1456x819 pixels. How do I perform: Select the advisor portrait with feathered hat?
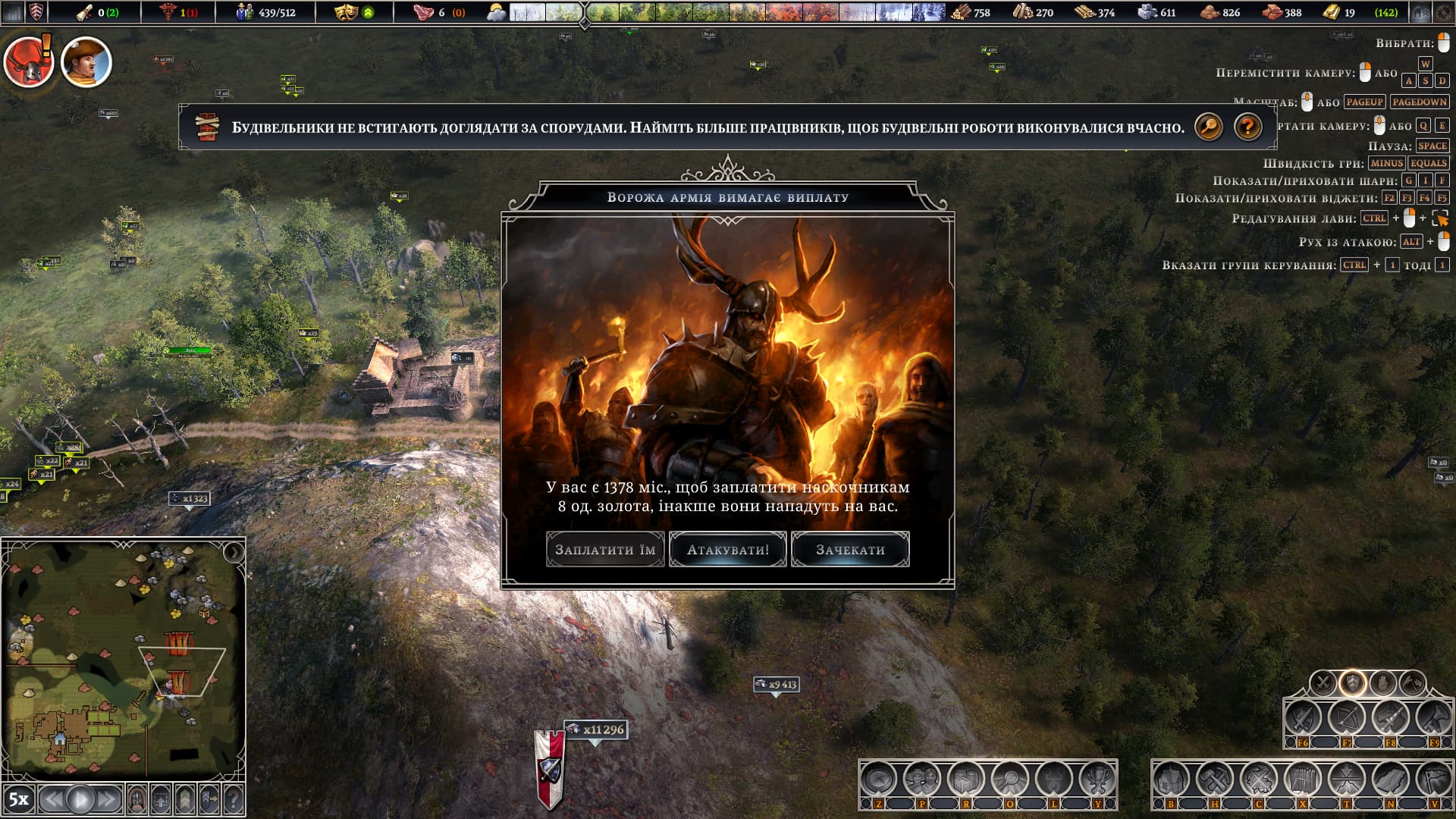(86, 62)
